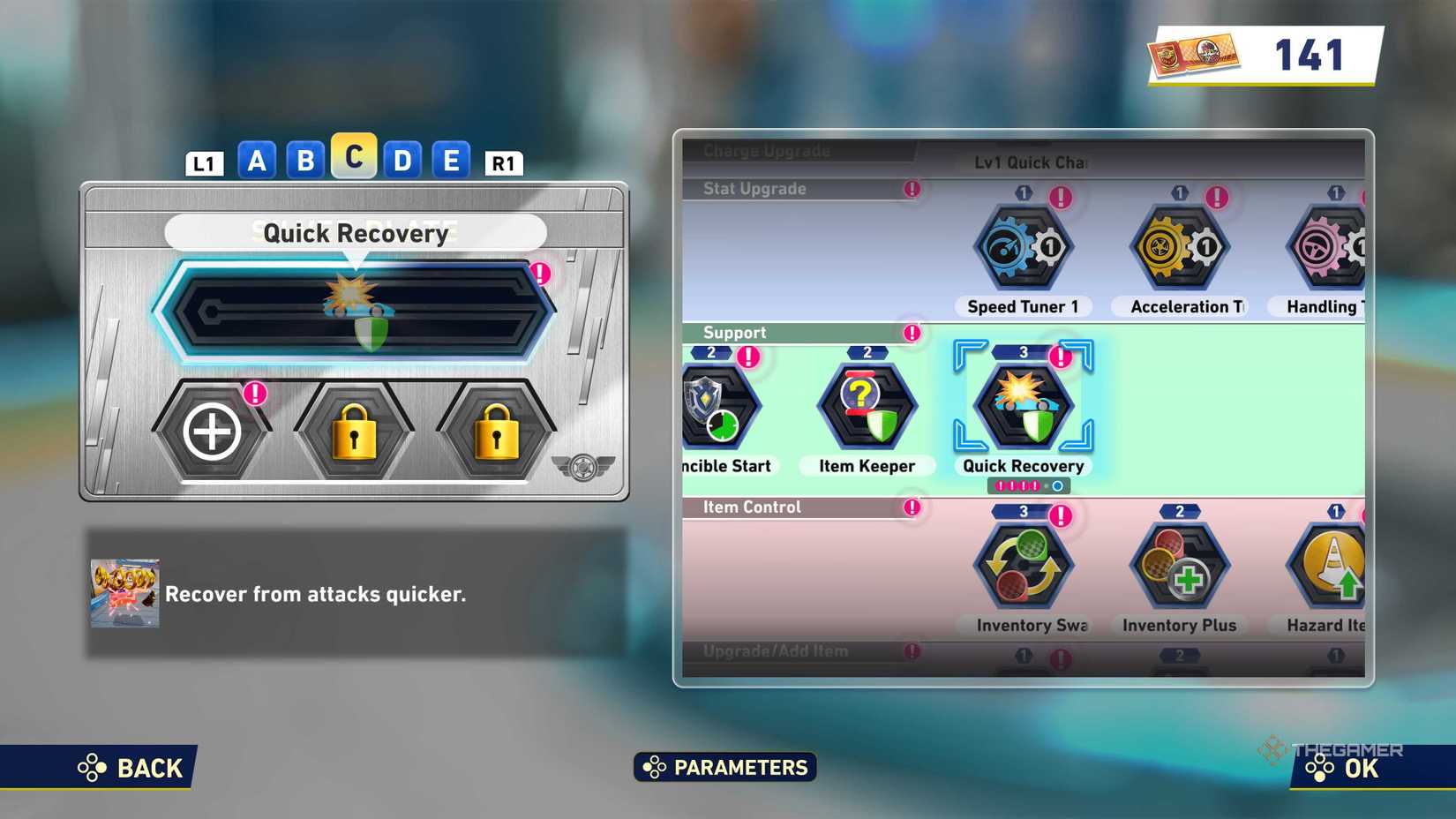
Task: Select the Speed Tuner 1 upgrade icon
Action: click(x=1022, y=247)
